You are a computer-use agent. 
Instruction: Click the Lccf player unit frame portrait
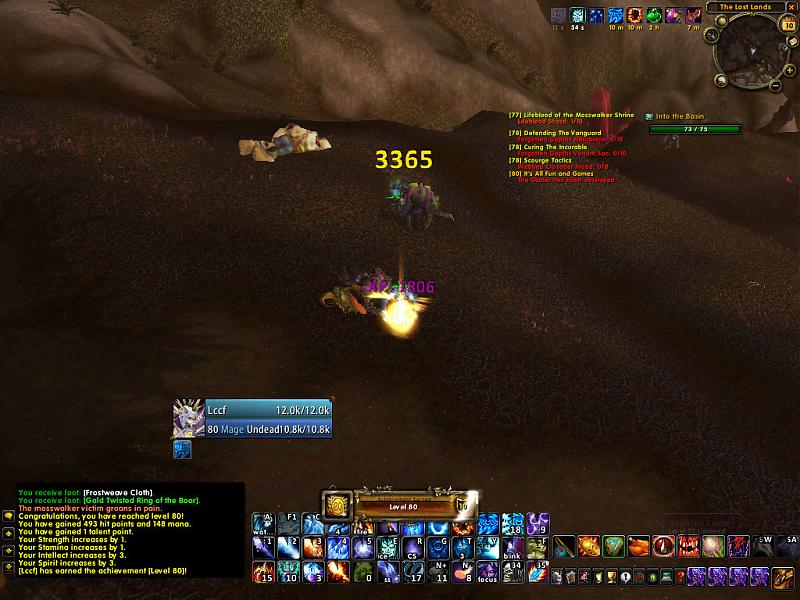pos(187,418)
